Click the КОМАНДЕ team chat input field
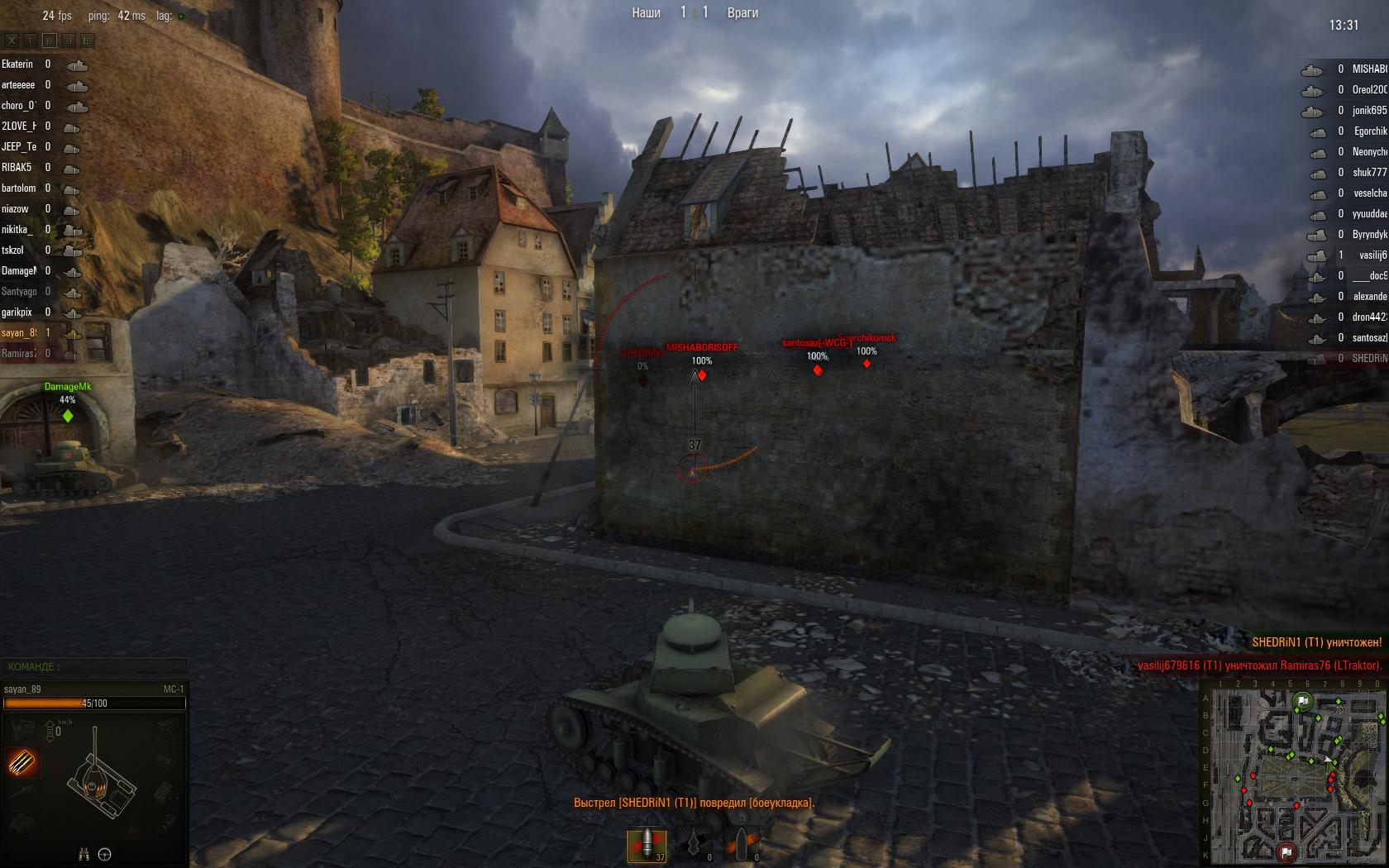1389x868 pixels. click(x=94, y=666)
